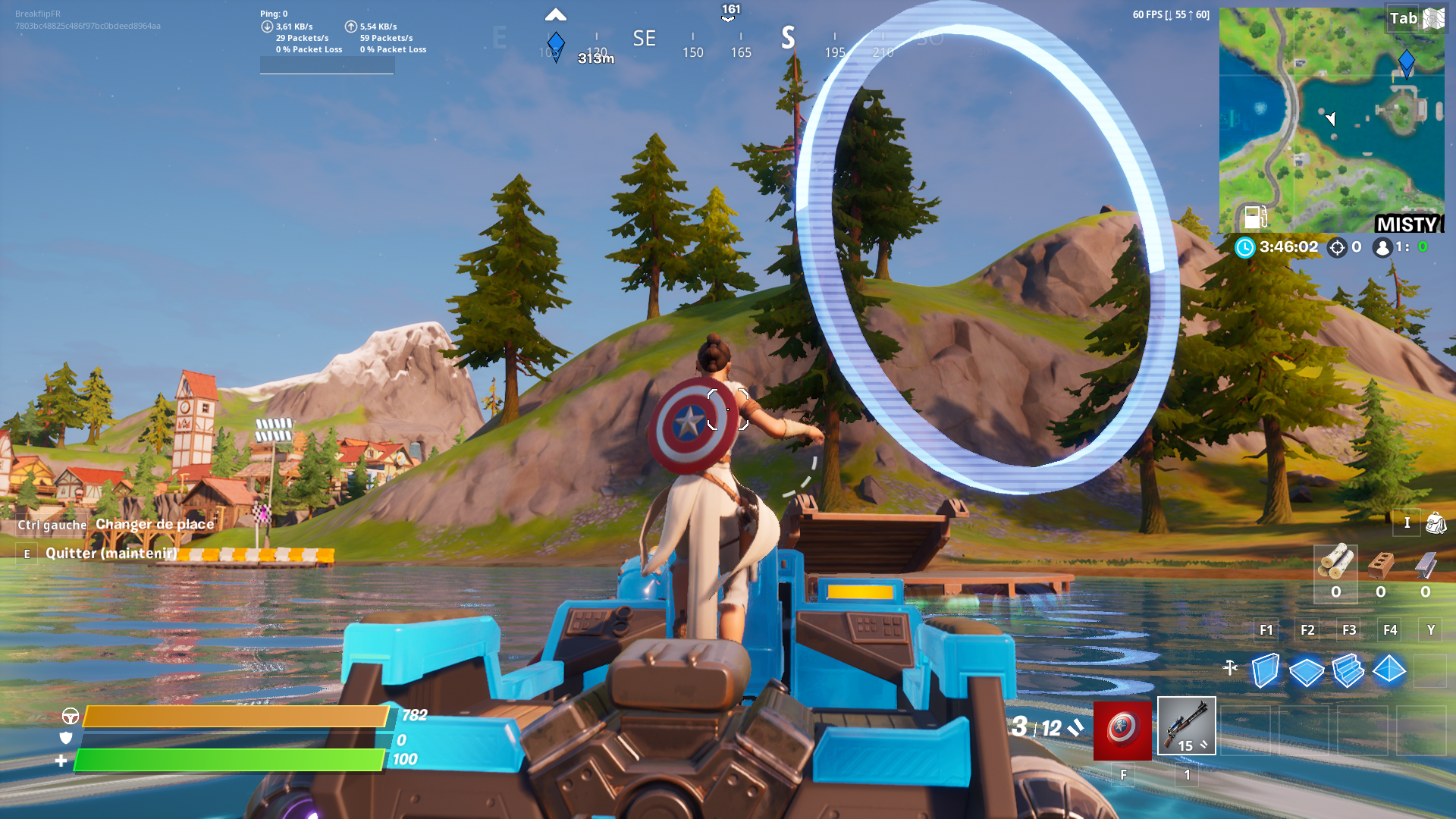Viewport: 1456px width, 819px height.
Task: Select the wood material icon
Action: 1335,563
